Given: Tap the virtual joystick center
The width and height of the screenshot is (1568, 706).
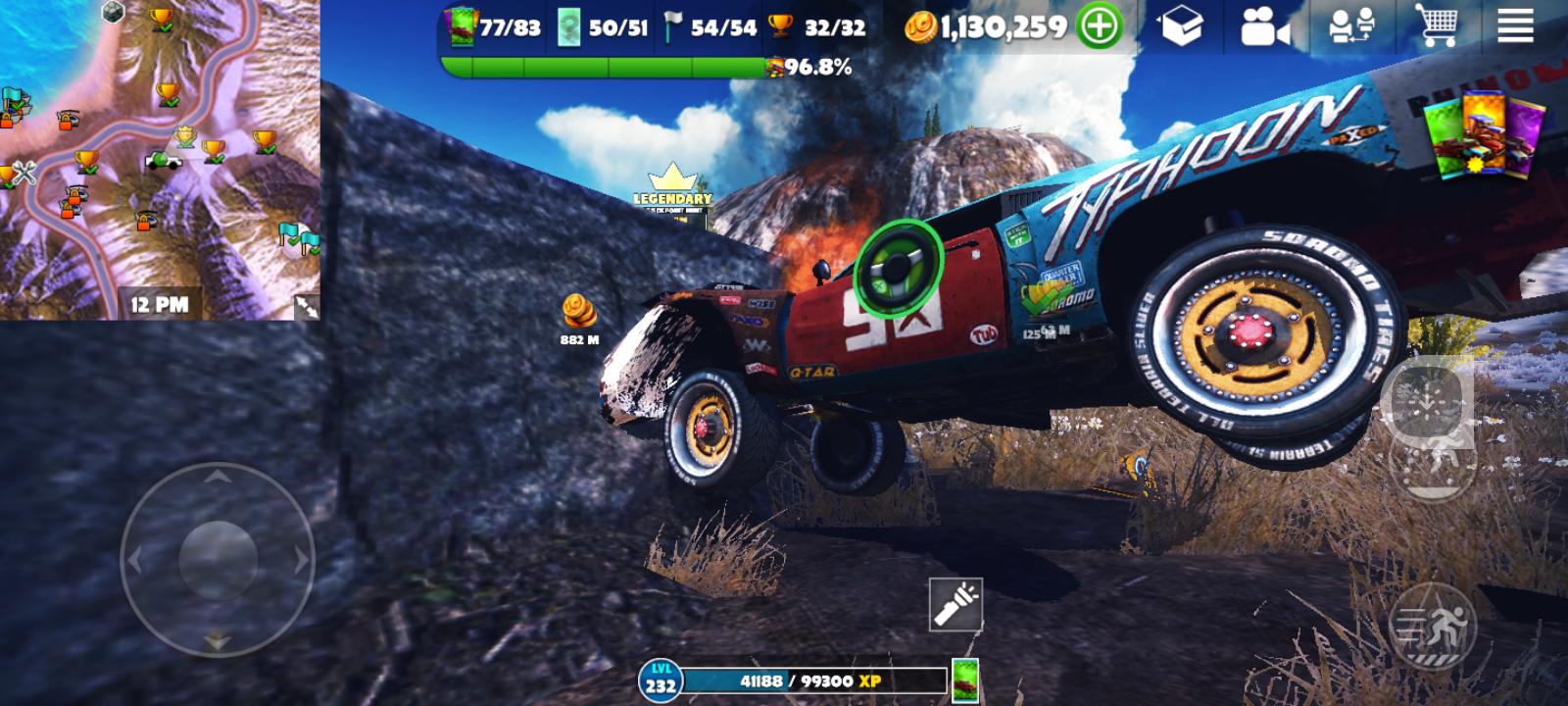Looking at the screenshot, I should 218,560.
